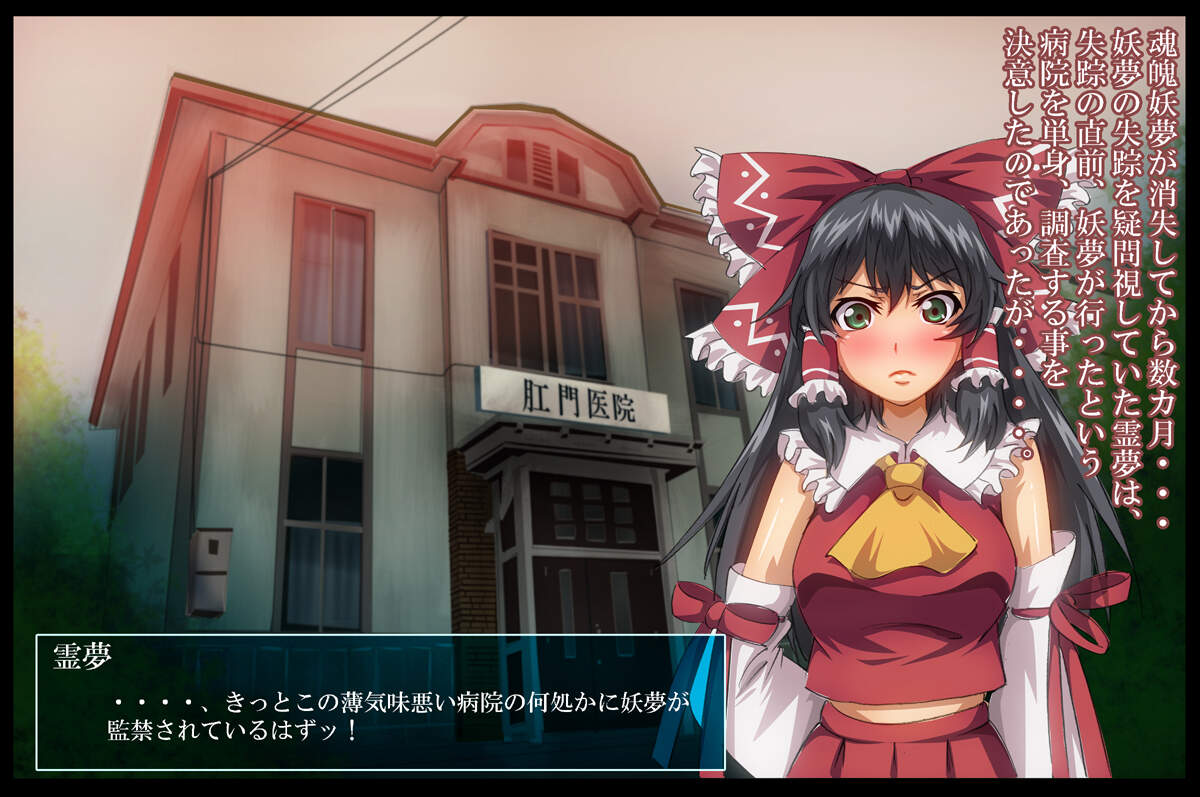Click Reimu's dialogue box to advance text

(x=380, y=702)
